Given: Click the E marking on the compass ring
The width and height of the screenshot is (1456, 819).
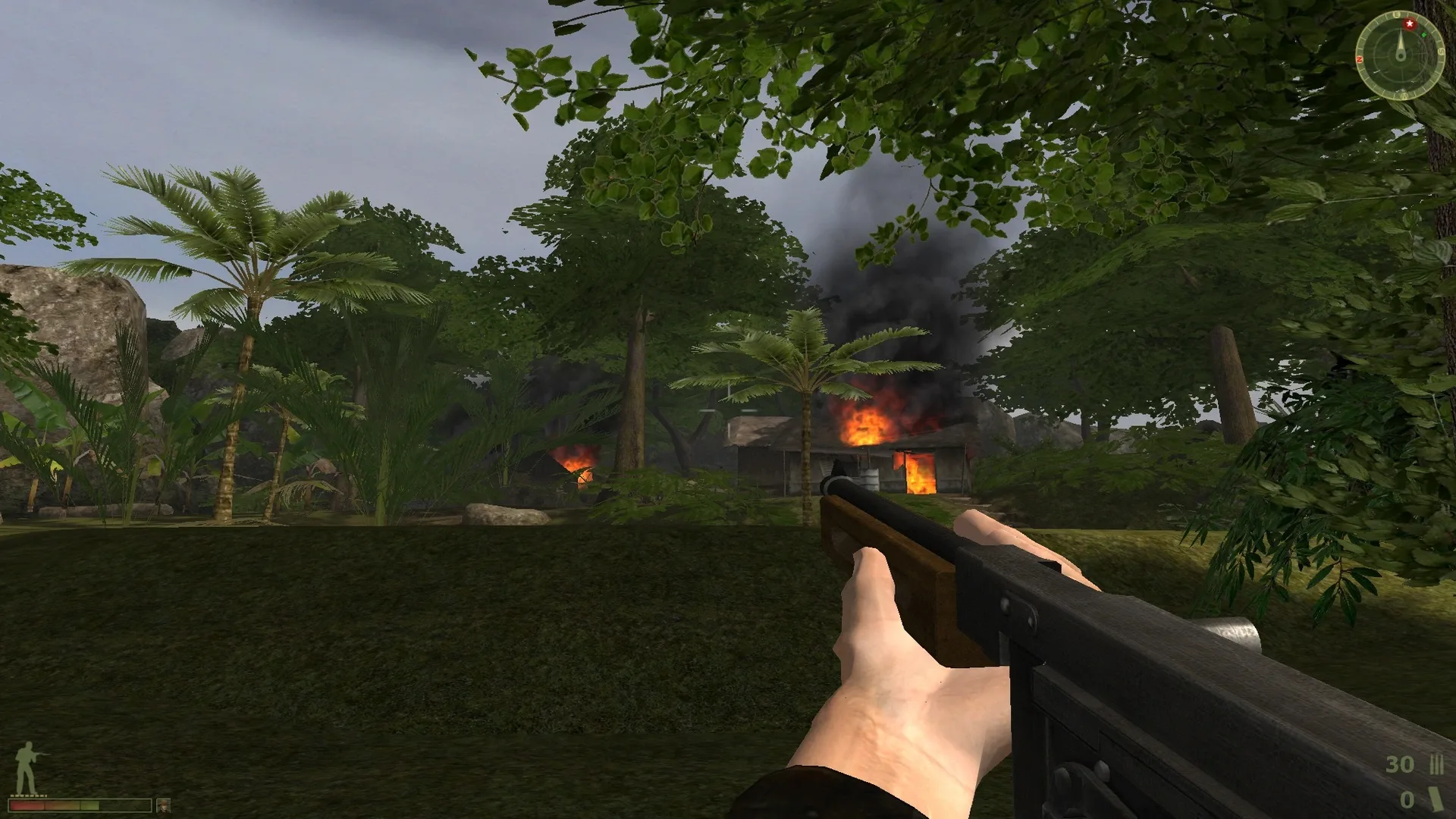Looking at the screenshot, I should point(1397,14).
